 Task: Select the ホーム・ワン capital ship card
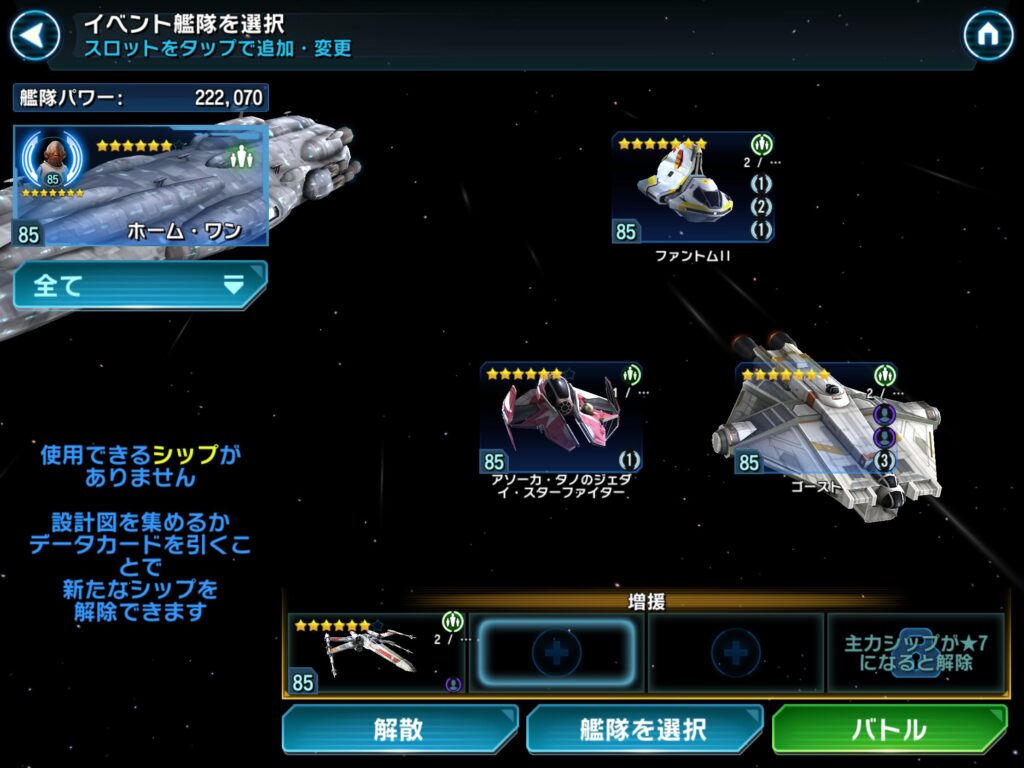[x=141, y=186]
